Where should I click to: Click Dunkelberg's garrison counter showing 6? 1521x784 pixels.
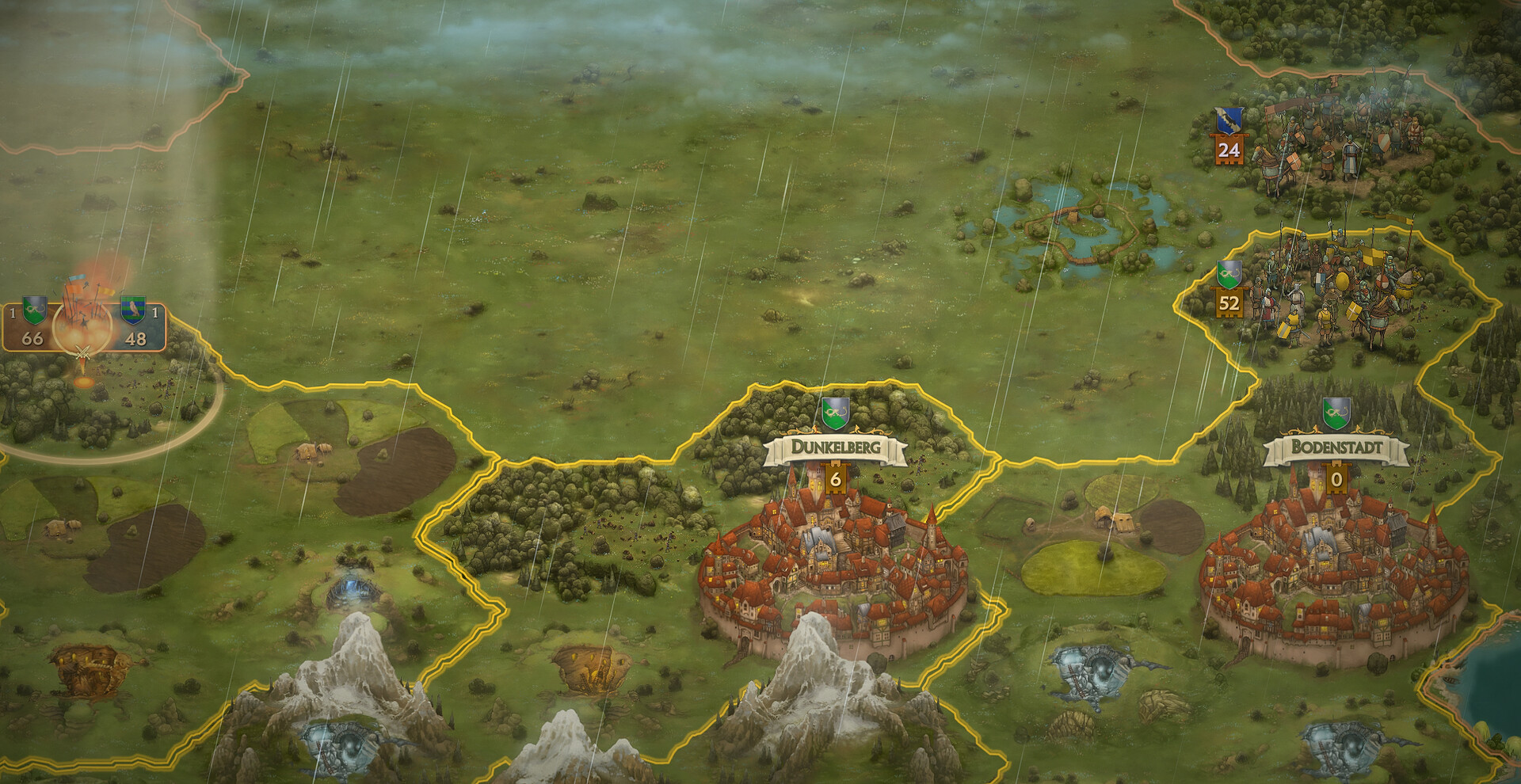click(834, 477)
